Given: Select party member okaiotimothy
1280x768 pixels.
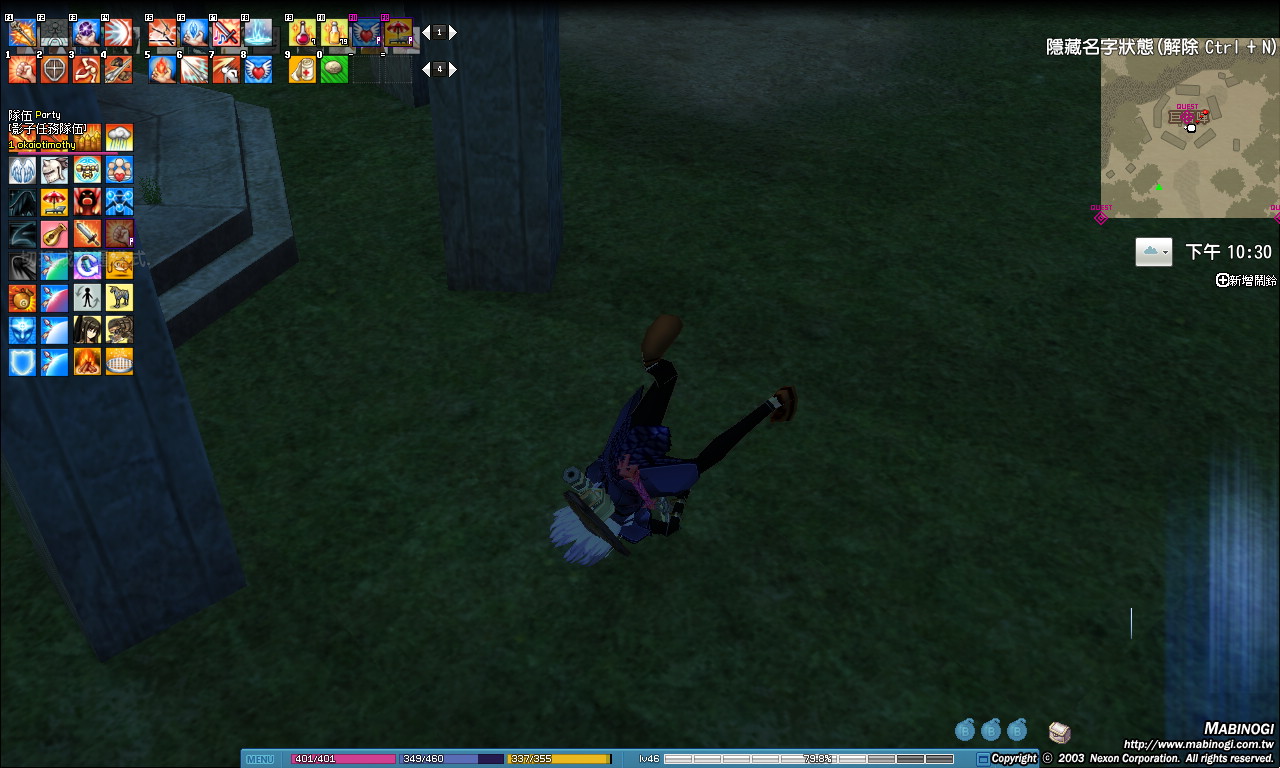Looking at the screenshot, I should click(44, 145).
